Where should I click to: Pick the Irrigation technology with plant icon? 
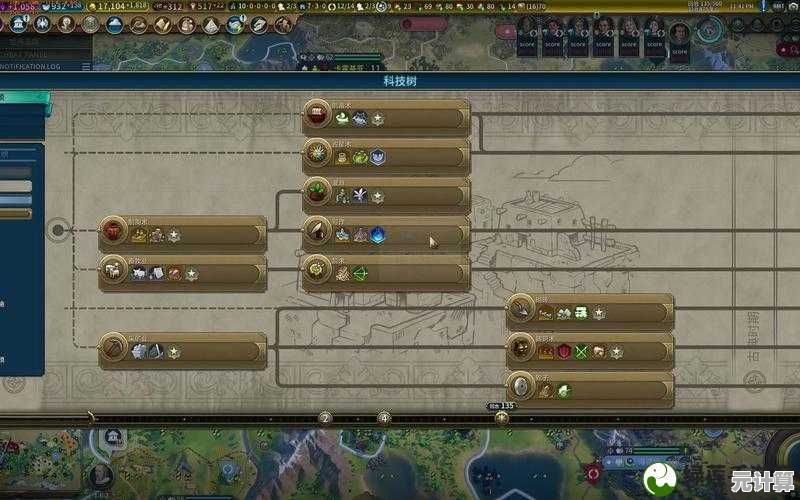click(x=386, y=195)
